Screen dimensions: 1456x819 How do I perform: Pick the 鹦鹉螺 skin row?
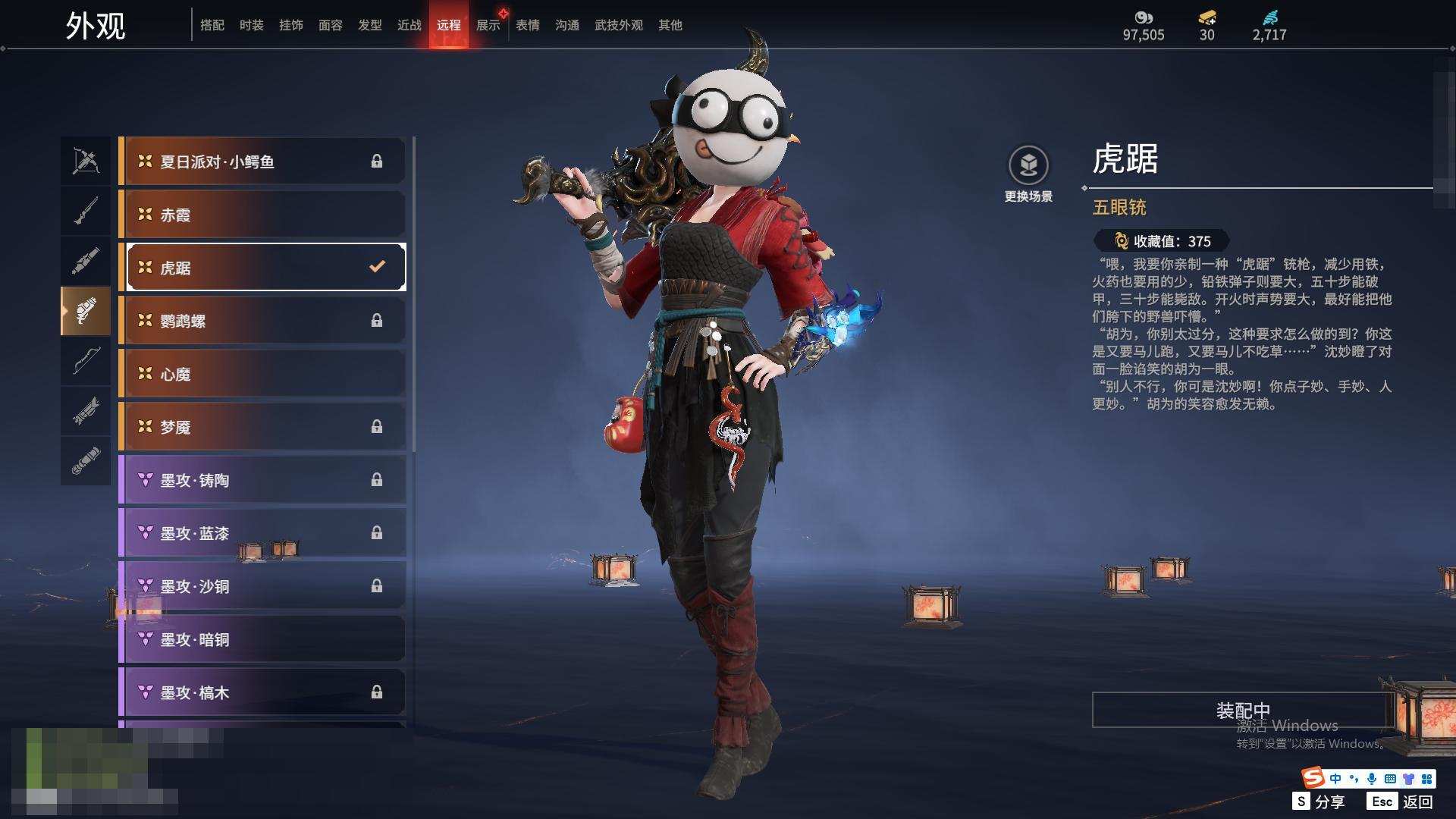(262, 321)
